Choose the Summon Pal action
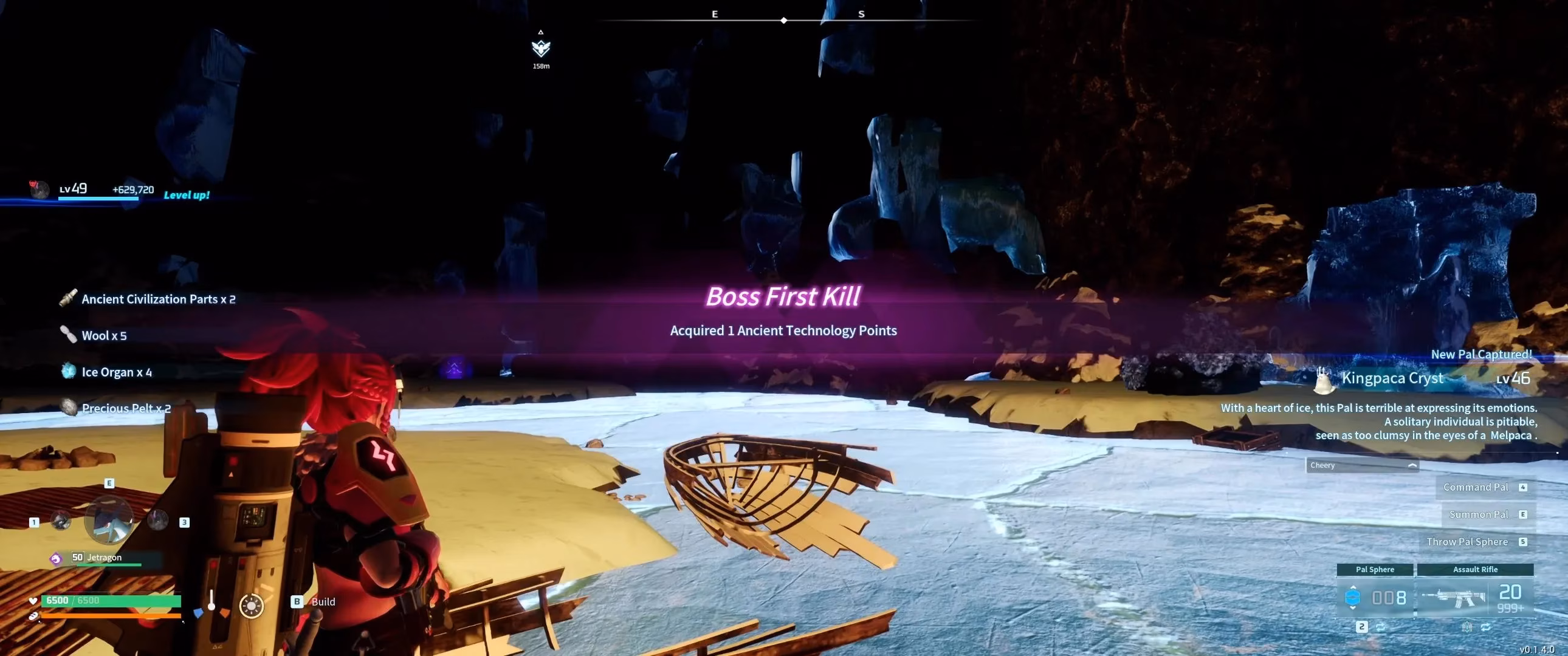This screenshot has width=1568, height=656. pyautogui.click(x=1479, y=515)
